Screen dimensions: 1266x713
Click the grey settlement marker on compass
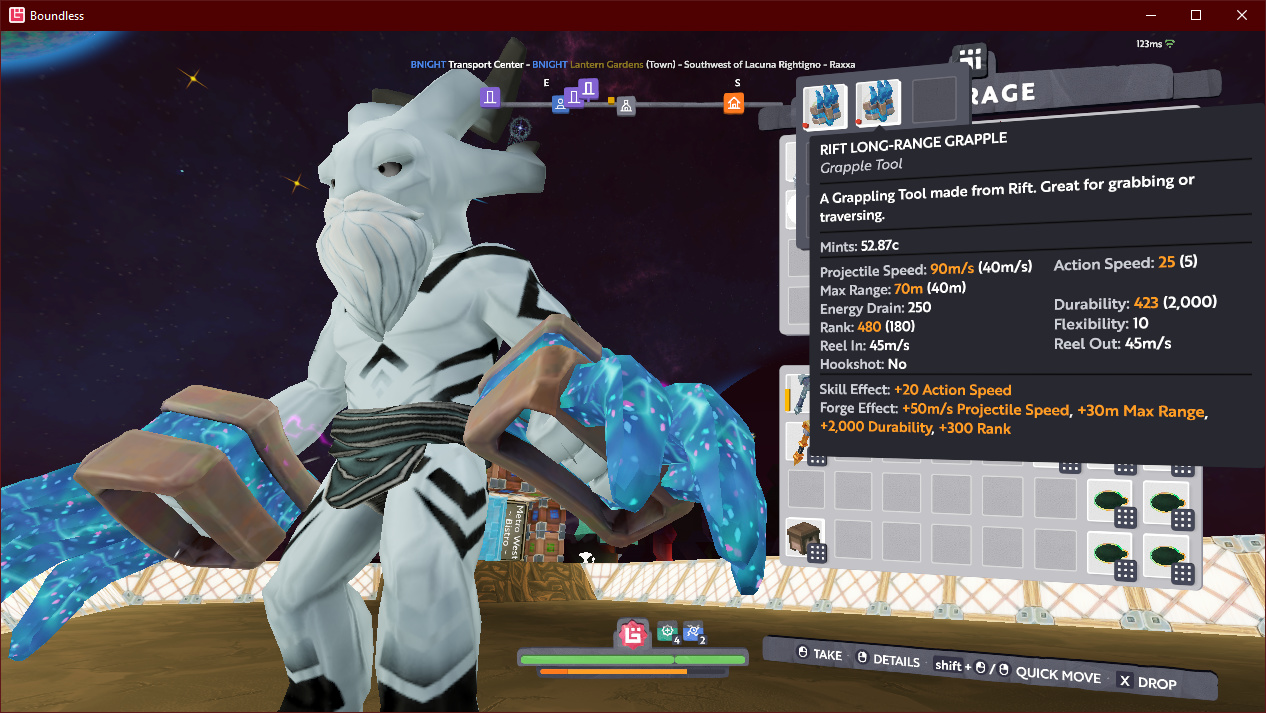pos(626,105)
